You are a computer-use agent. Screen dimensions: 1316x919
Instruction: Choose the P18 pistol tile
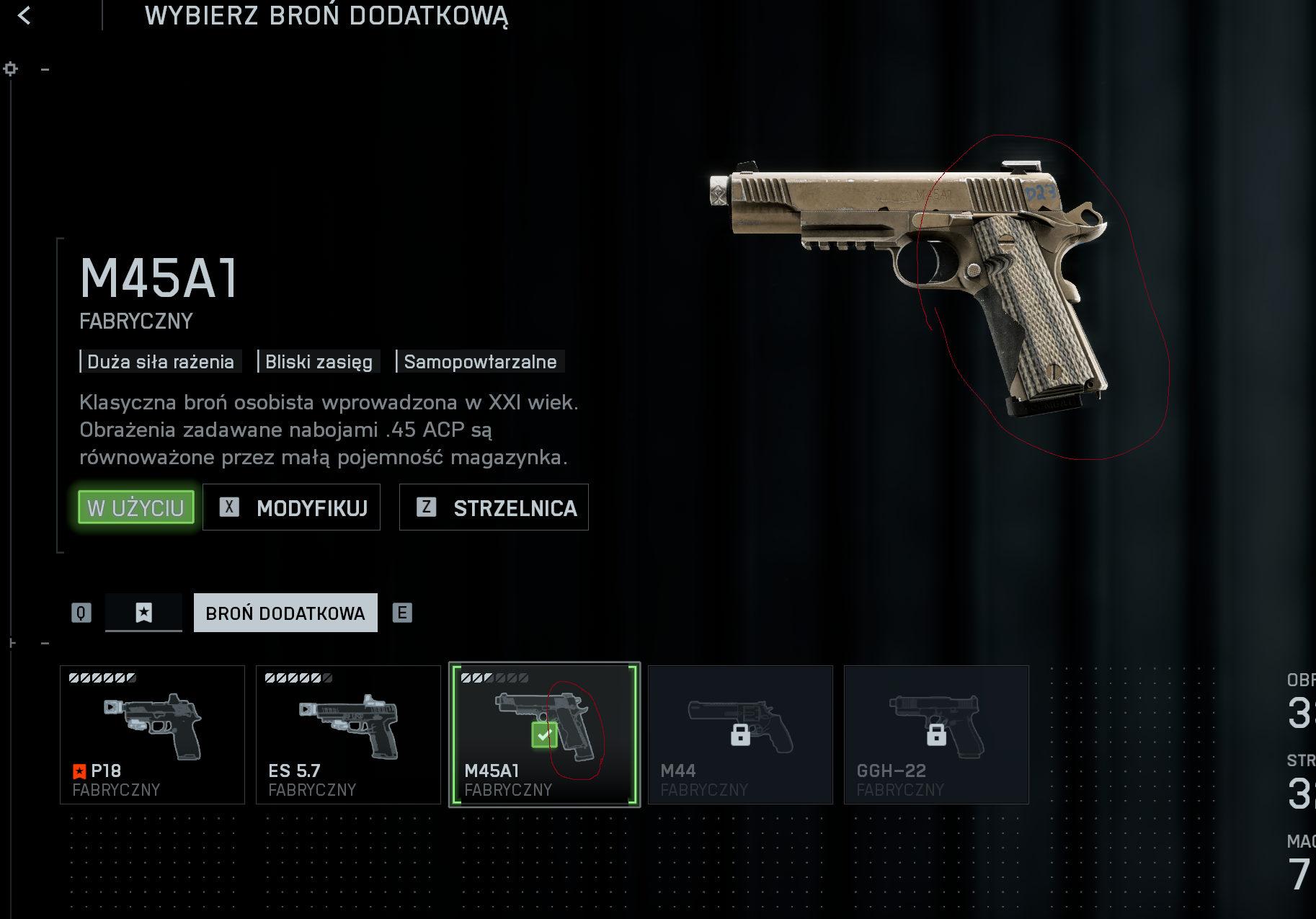click(x=152, y=734)
